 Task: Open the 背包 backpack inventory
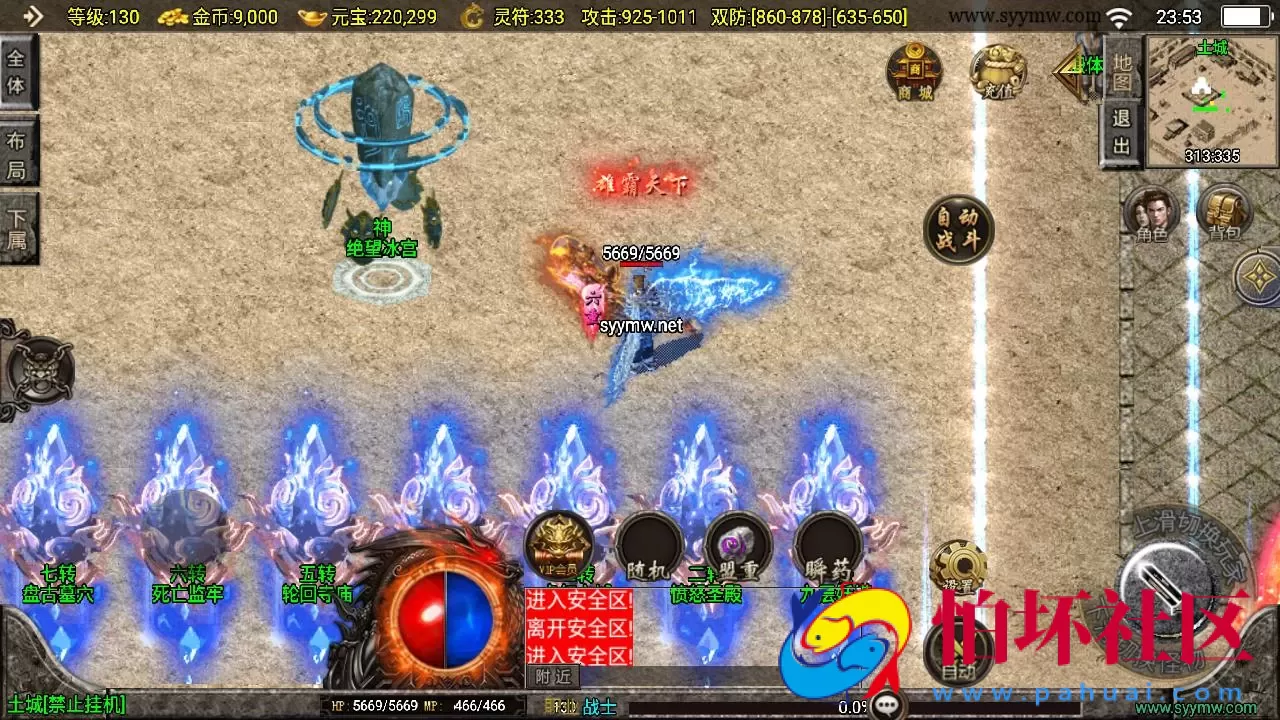point(1224,214)
